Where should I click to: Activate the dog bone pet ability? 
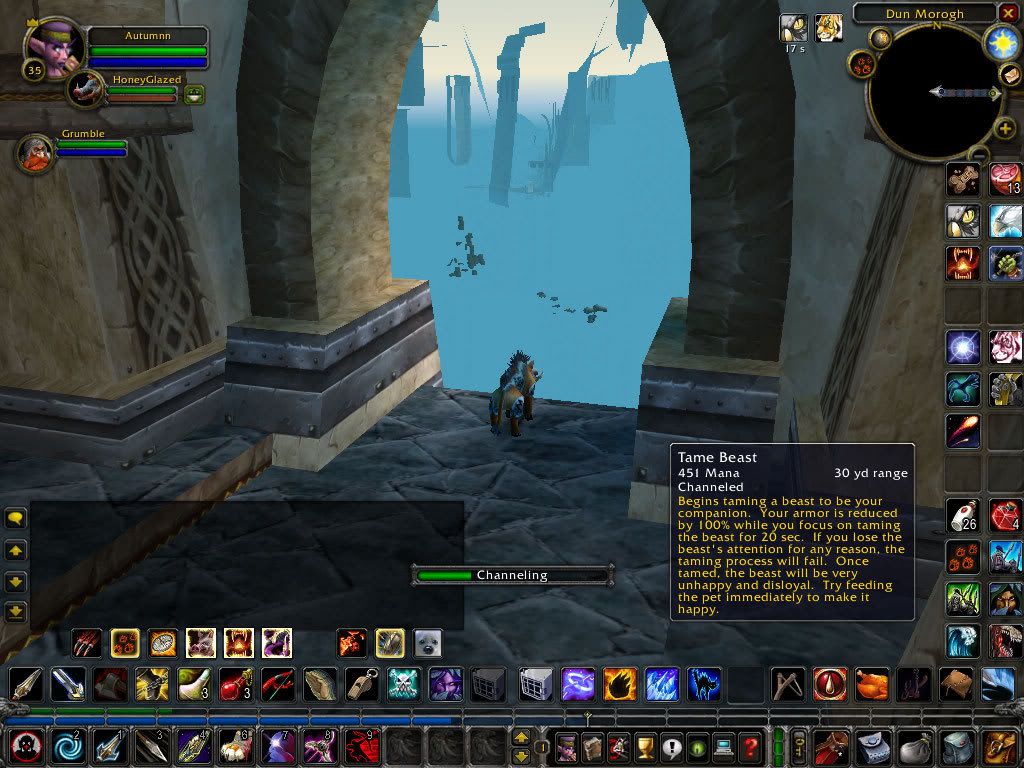[x=964, y=180]
